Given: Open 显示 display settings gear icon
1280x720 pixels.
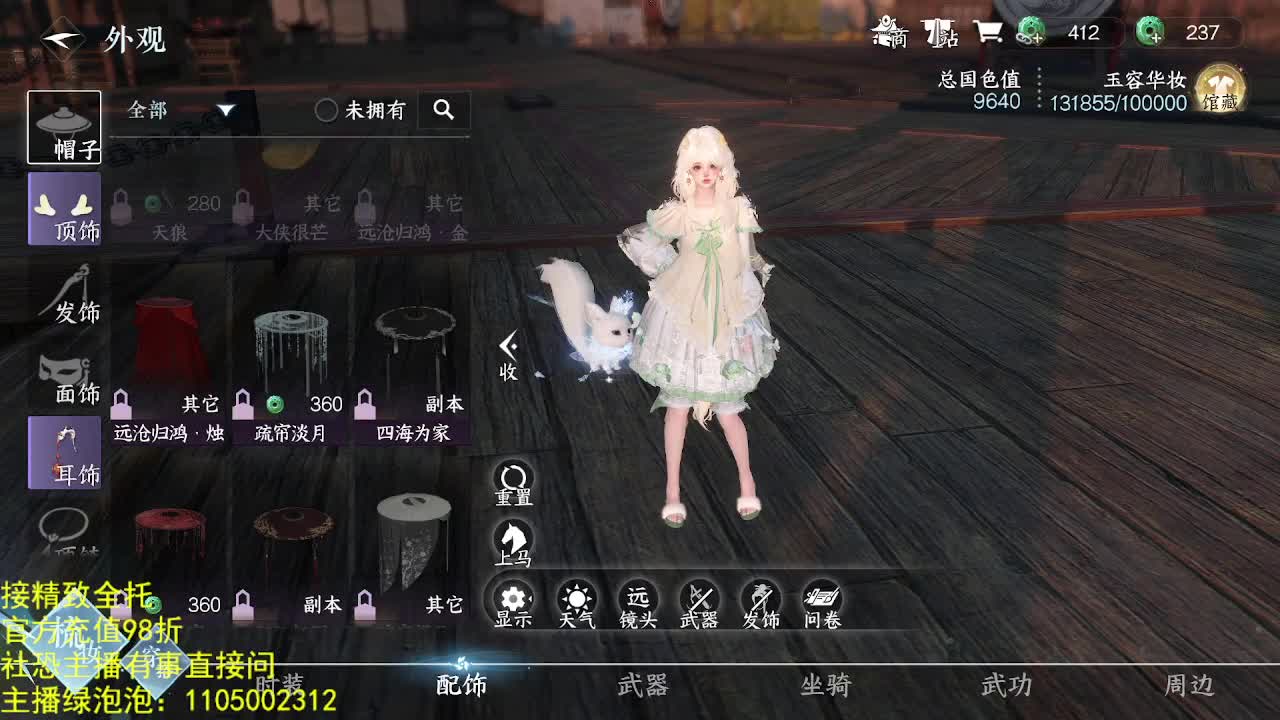Looking at the screenshot, I should pos(511,601).
